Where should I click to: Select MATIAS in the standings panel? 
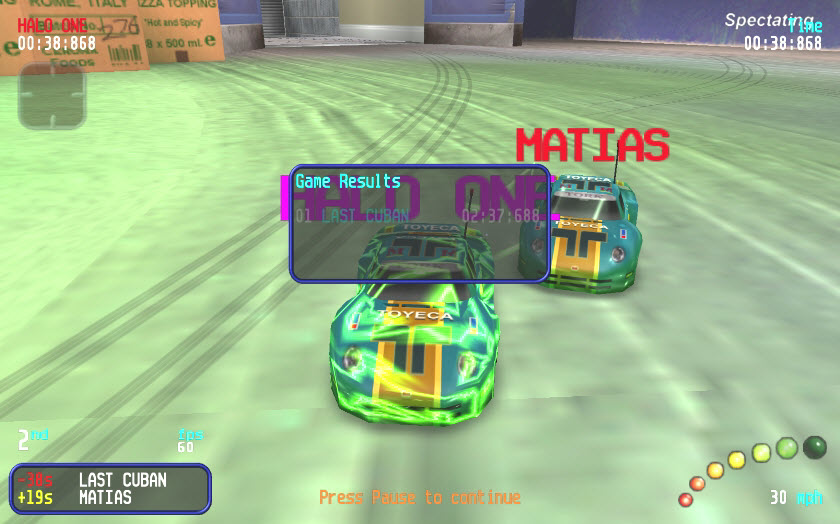(x=105, y=497)
